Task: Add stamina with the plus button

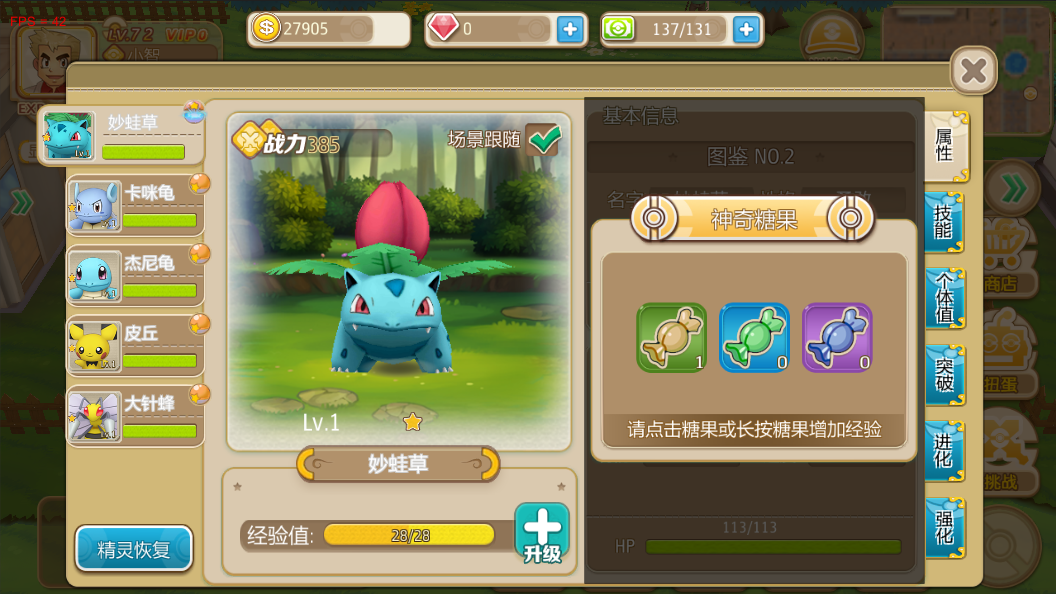Action: pyautogui.click(x=746, y=29)
